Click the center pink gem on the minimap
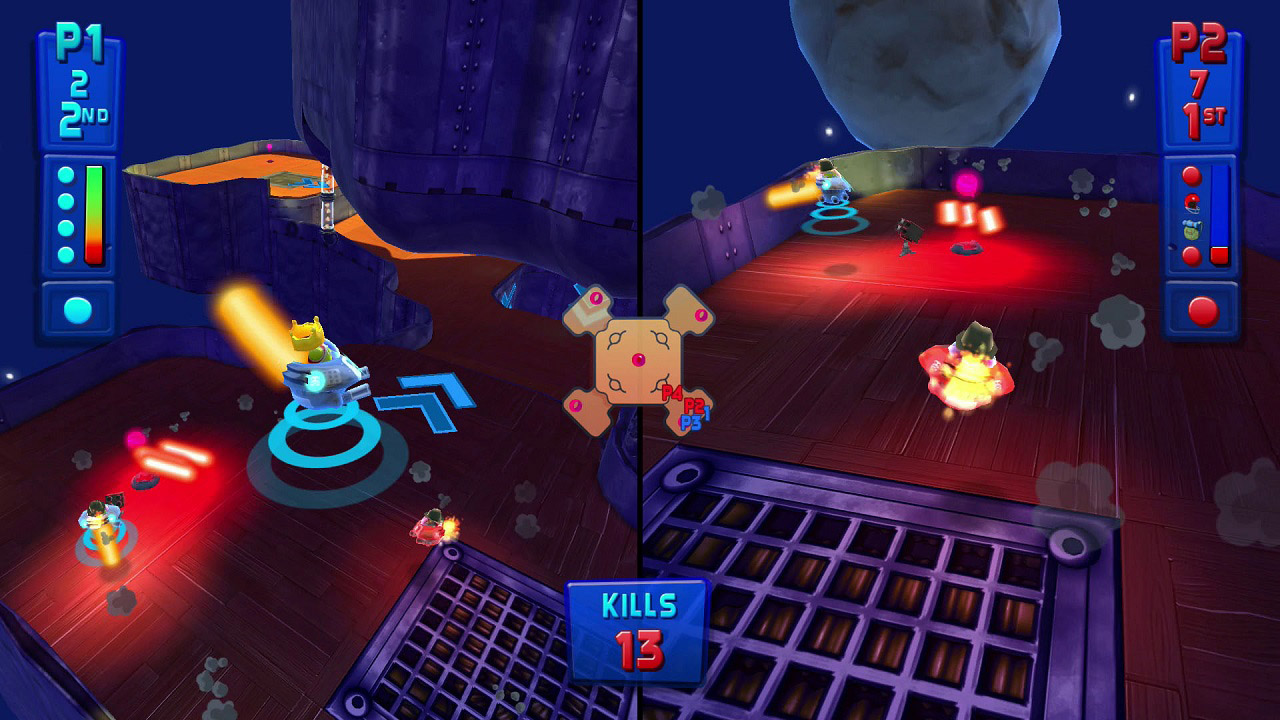 tap(639, 360)
